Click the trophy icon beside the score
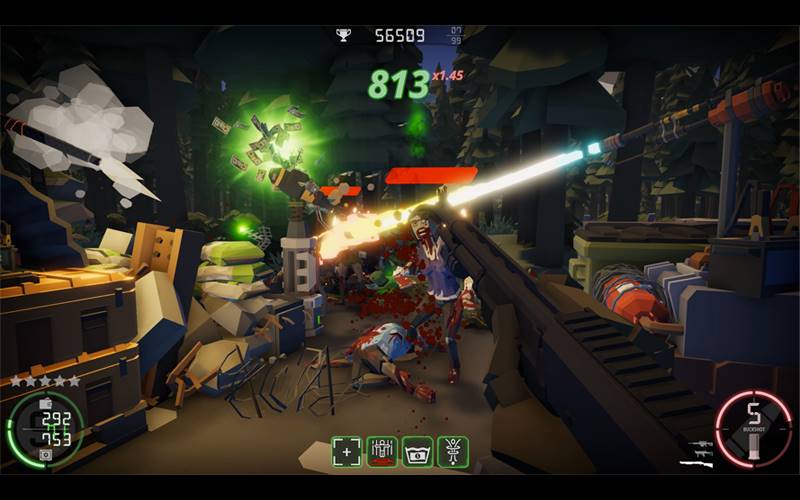The height and width of the screenshot is (500, 800). [344, 36]
